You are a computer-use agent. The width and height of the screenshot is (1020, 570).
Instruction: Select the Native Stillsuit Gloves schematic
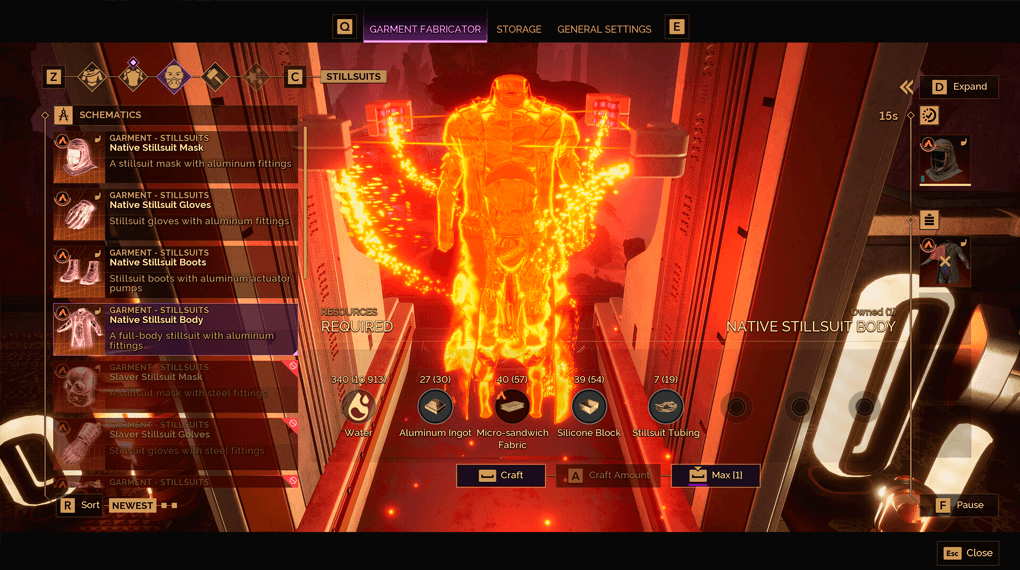175,213
